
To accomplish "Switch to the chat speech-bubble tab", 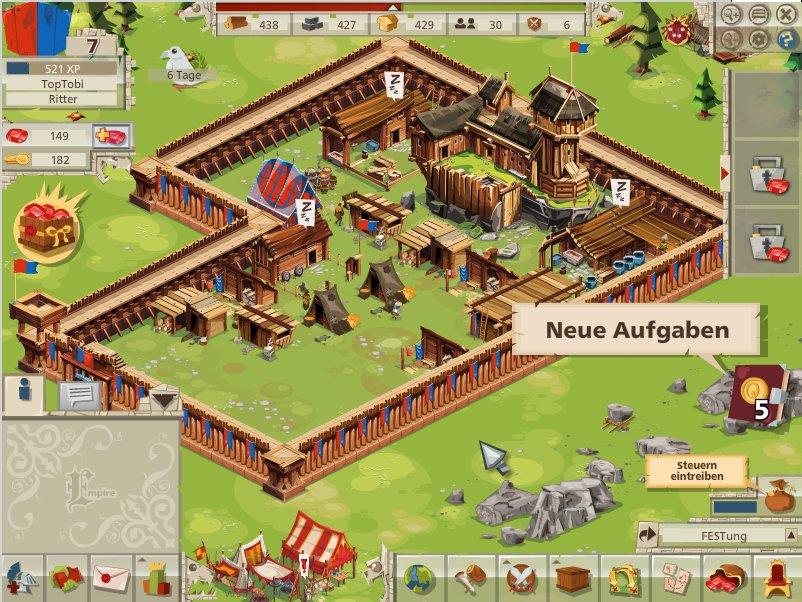I will pyautogui.click(x=79, y=396).
